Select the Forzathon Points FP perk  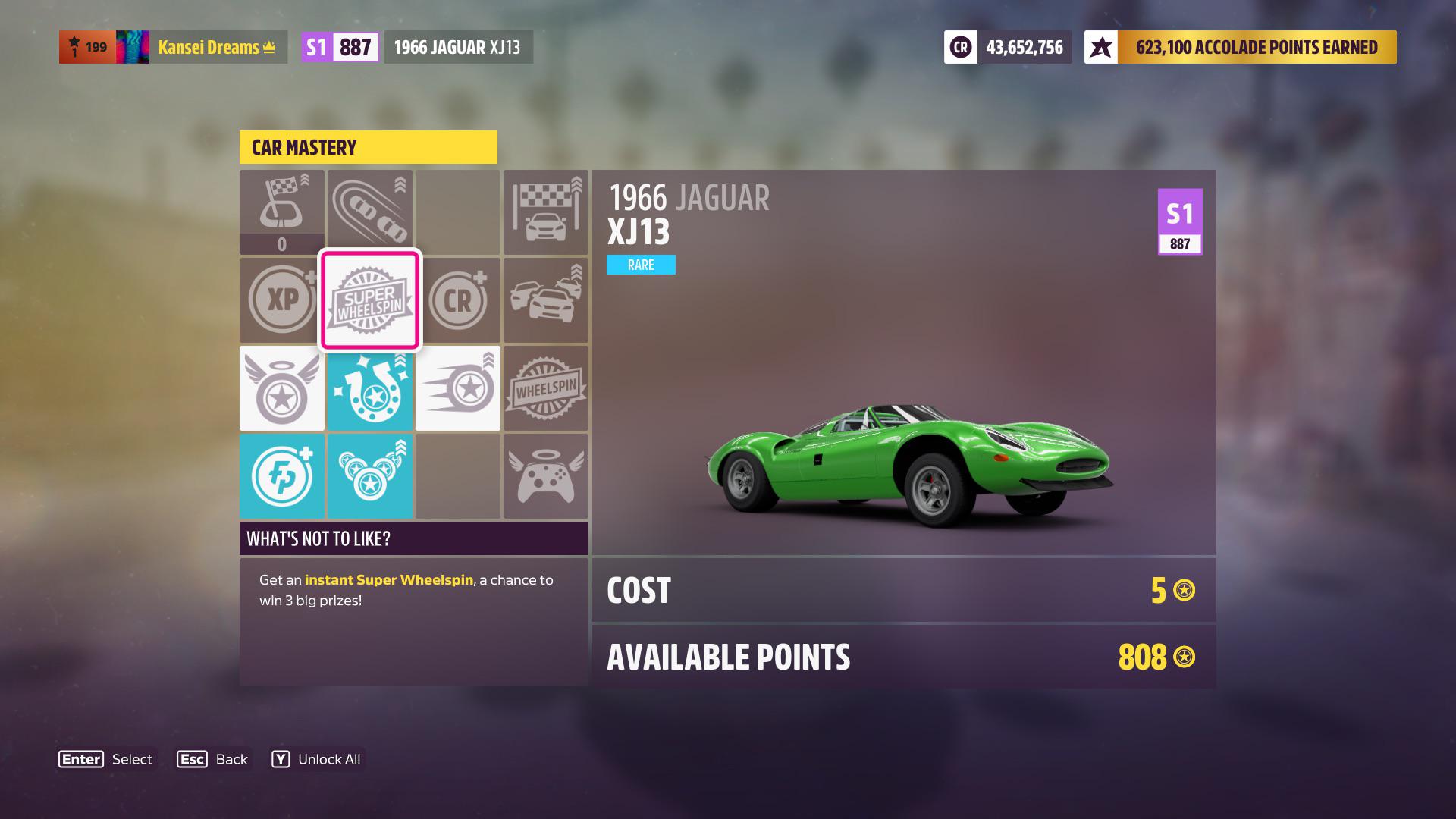pos(282,476)
